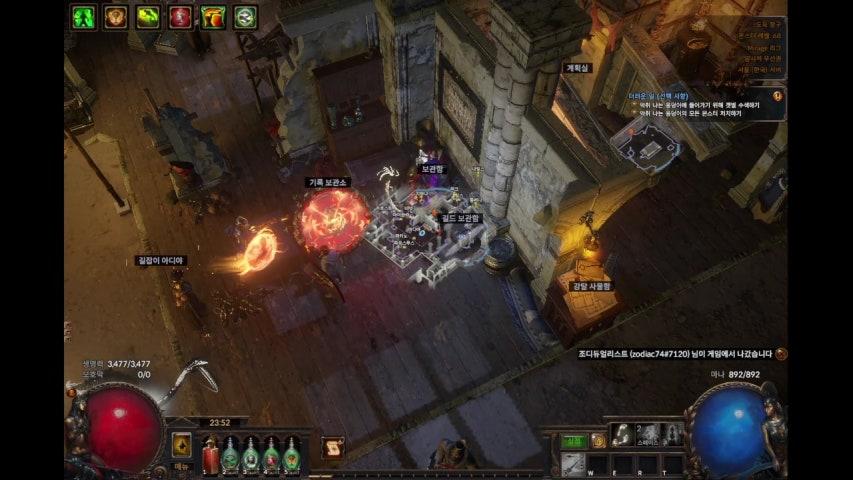Image resolution: width=853 pixels, height=480 pixels.
Task: Click the stash label (보관함)
Action: coord(432,169)
